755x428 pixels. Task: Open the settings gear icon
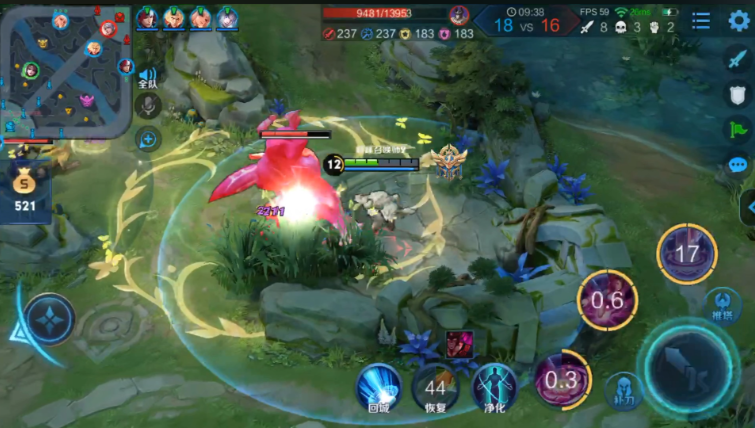click(x=738, y=21)
